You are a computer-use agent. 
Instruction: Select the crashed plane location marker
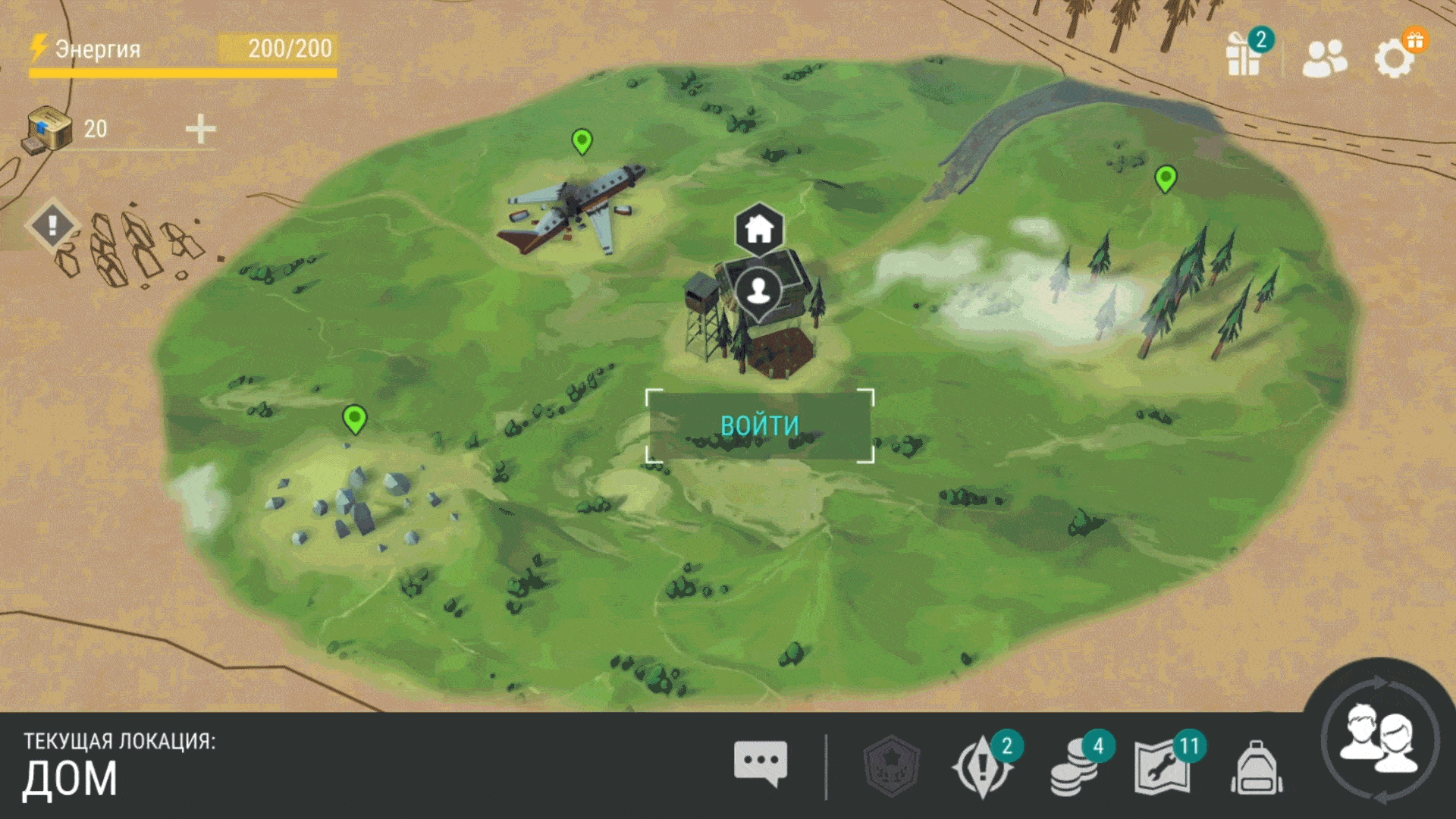click(x=582, y=141)
